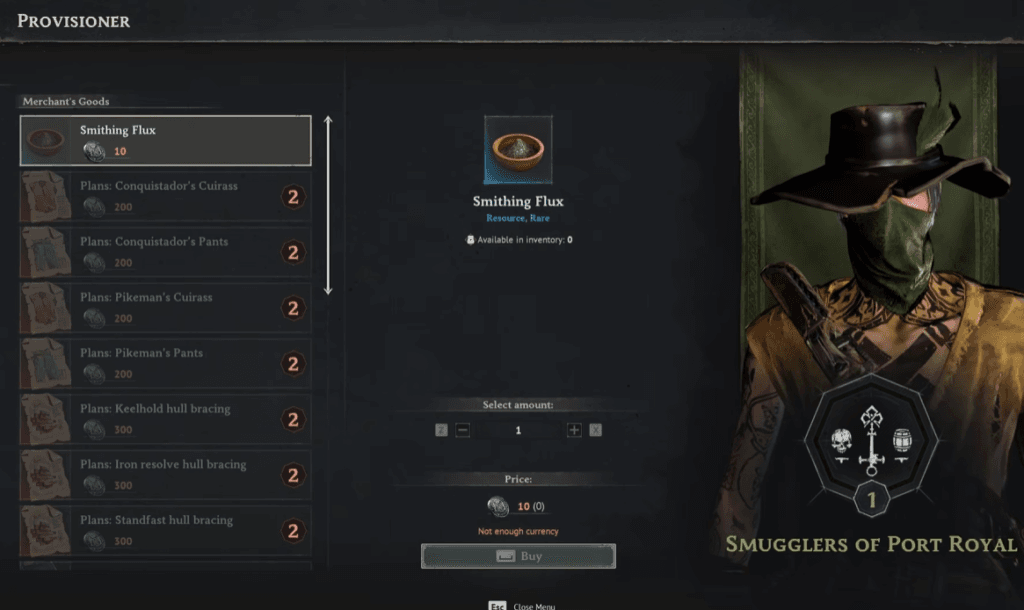Click the amount quantity field
This screenshot has height=610, width=1024.
[518, 430]
